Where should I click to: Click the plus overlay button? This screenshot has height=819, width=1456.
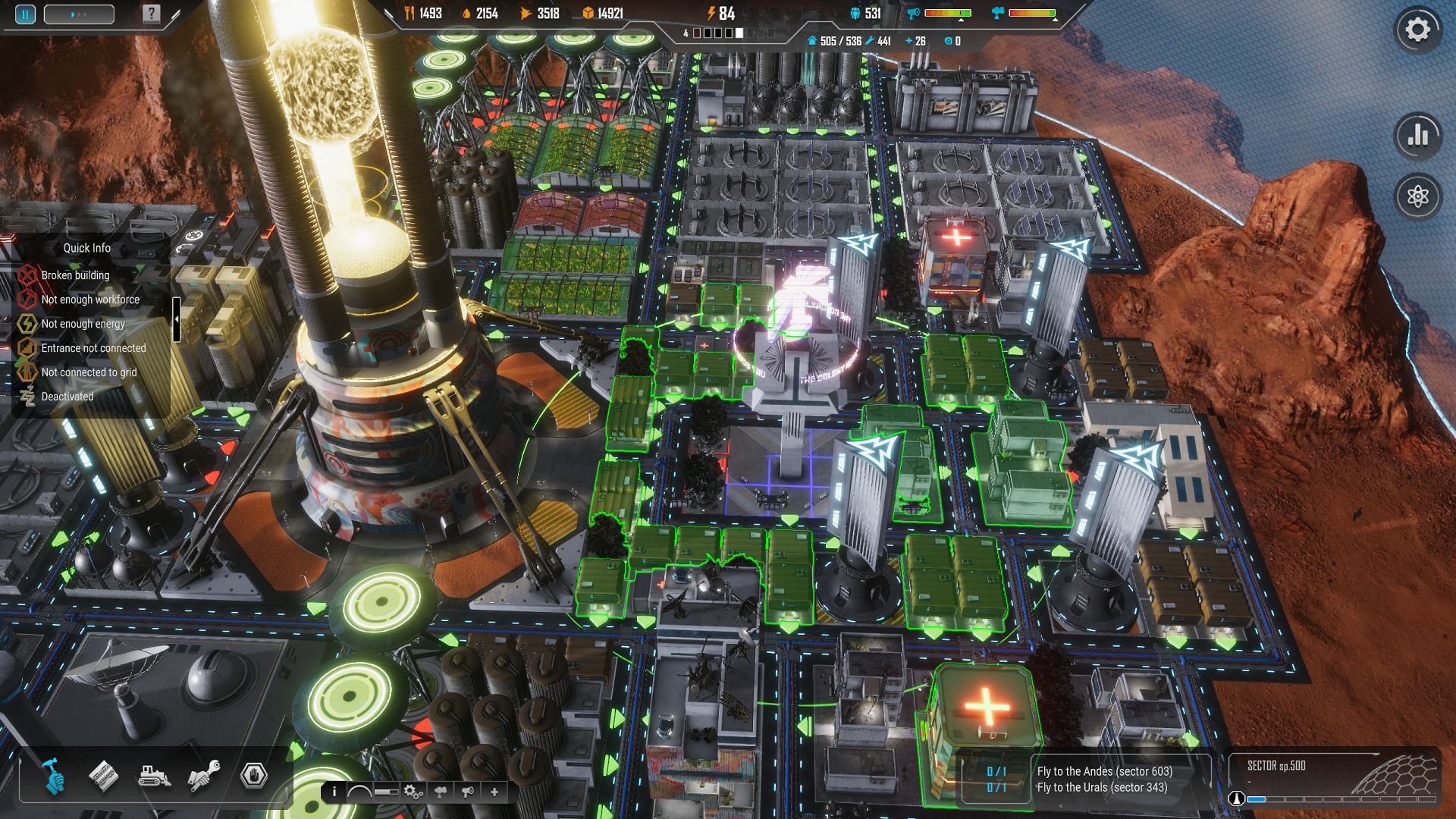494,792
